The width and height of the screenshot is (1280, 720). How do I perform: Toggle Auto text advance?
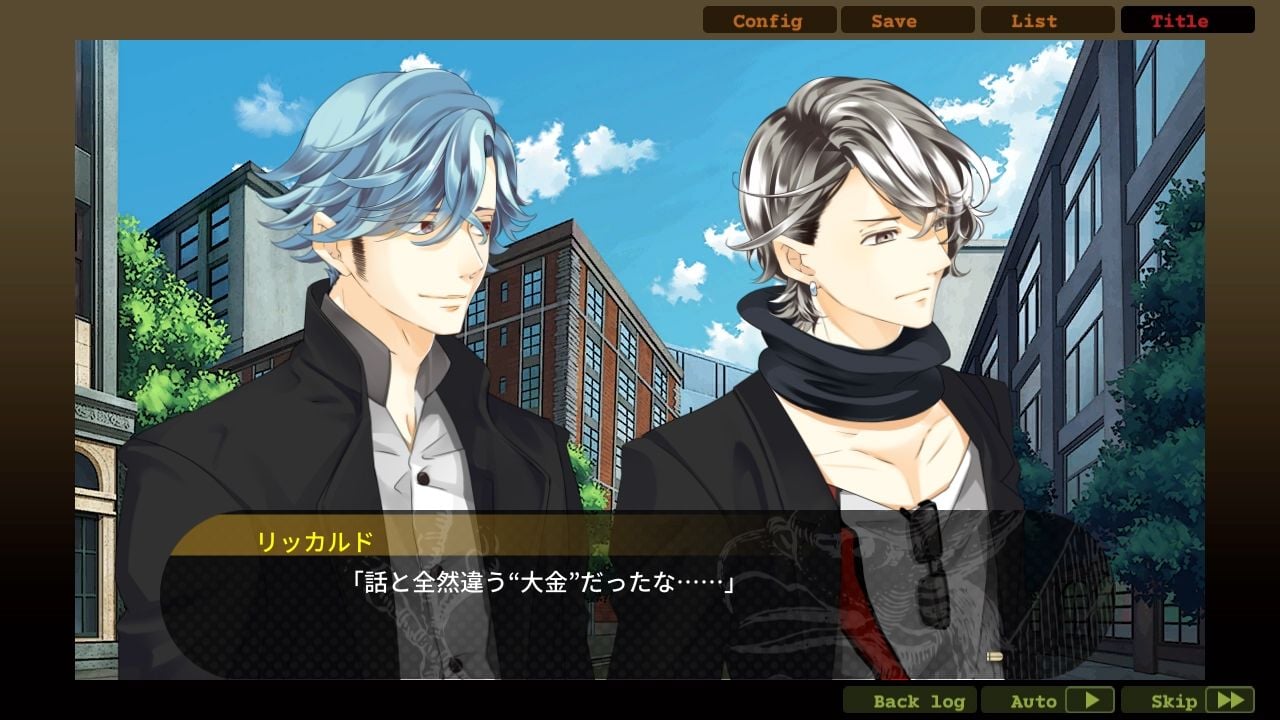[1047, 700]
